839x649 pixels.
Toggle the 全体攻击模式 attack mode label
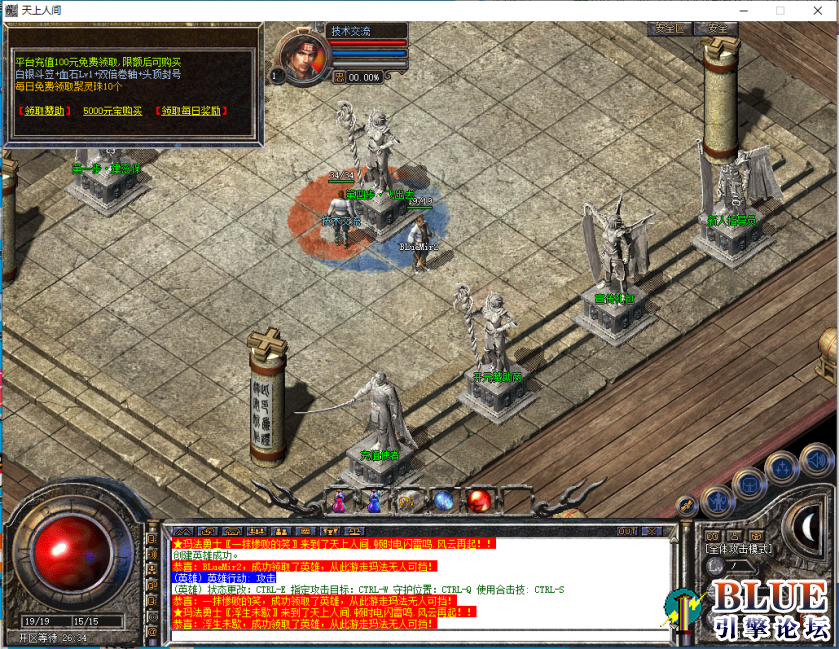(737, 549)
